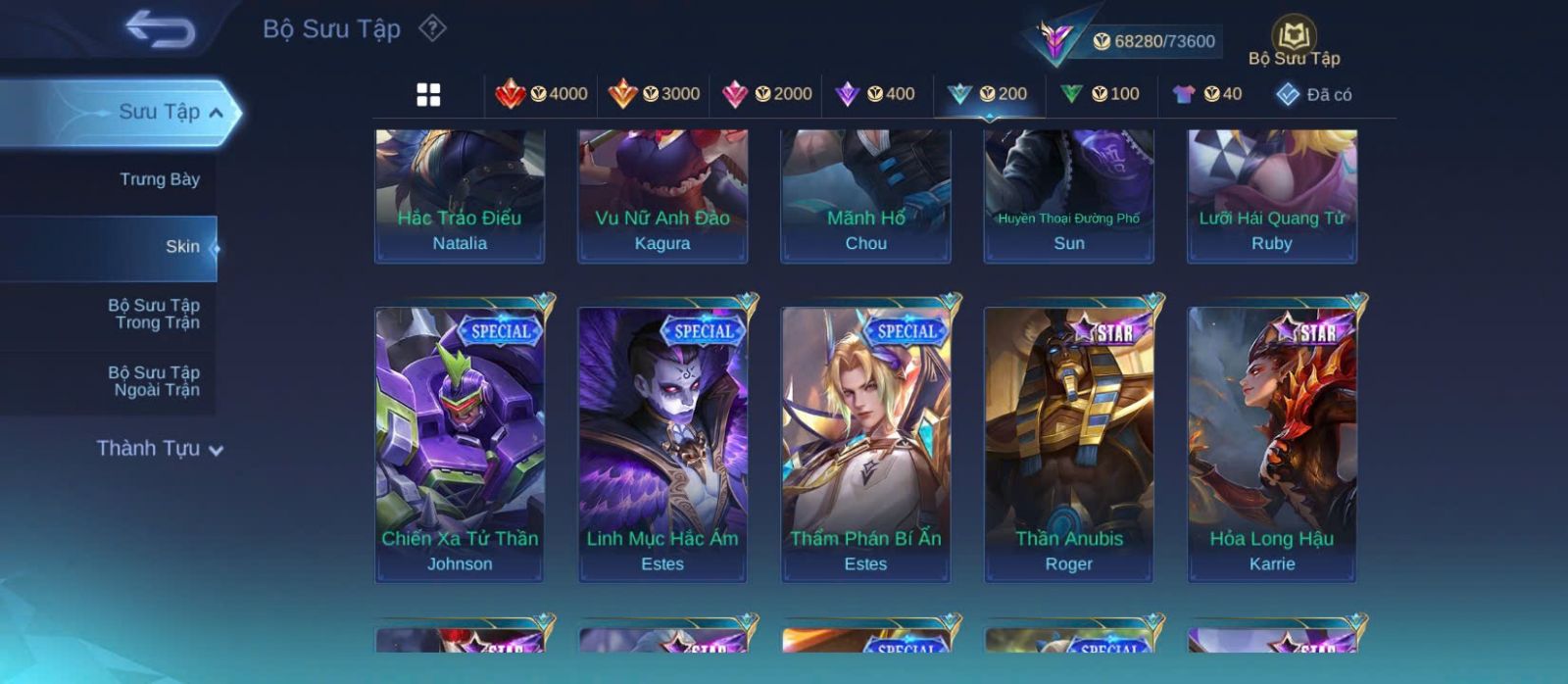Choose the 40 point shirt tier

pos(1207,94)
